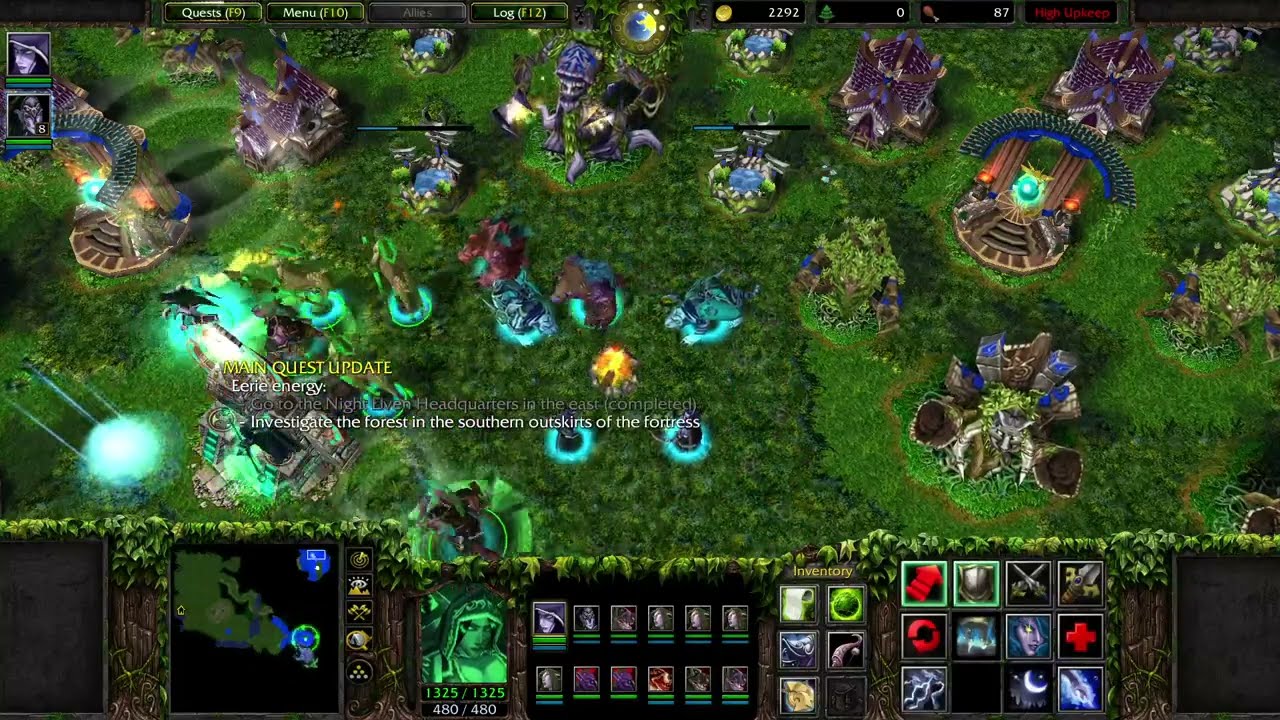Open the Quests (F9) menu
The width and height of the screenshot is (1280, 720).
click(x=213, y=13)
